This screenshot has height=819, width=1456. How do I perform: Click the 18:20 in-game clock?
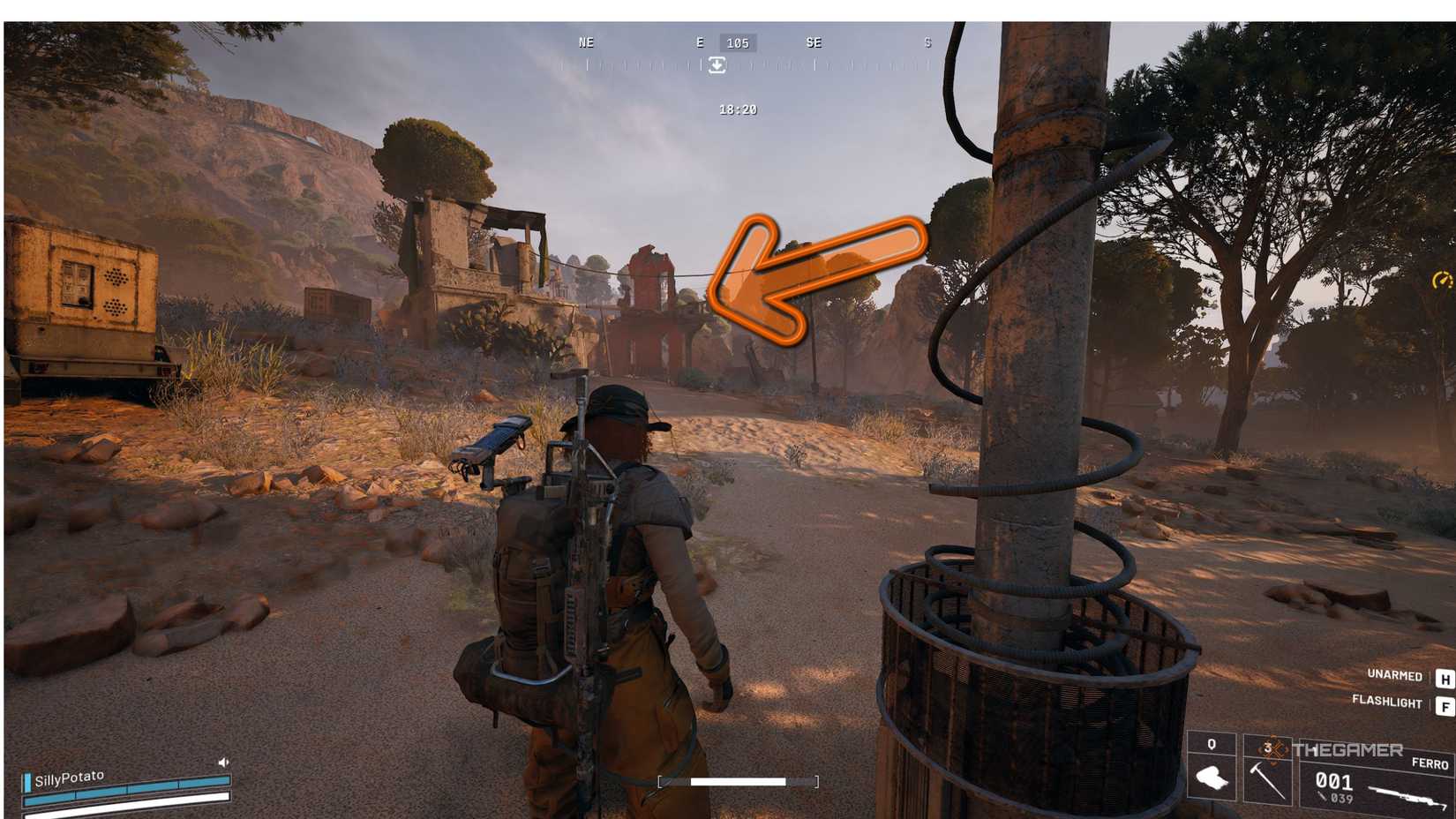pos(738,110)
